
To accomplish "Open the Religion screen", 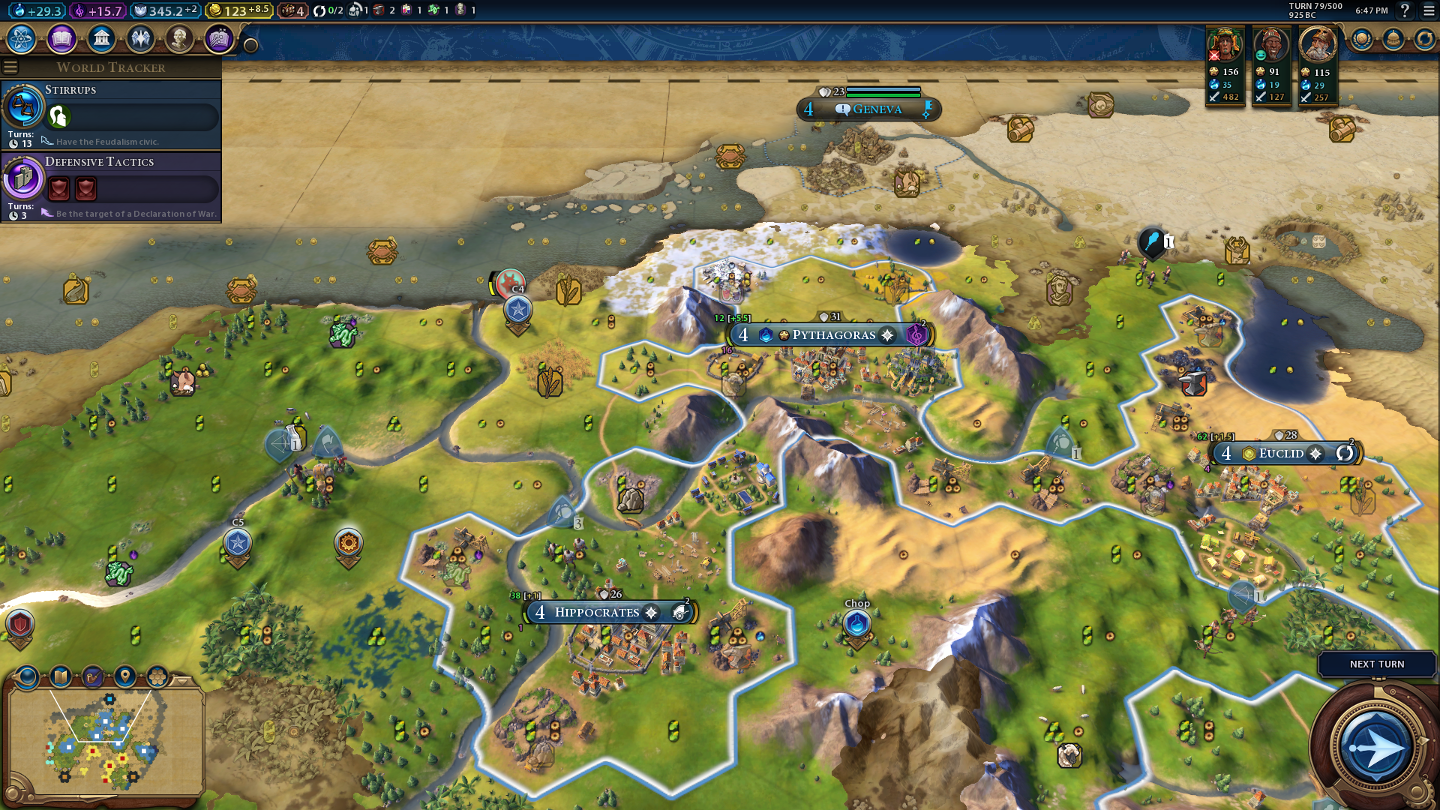I will (140, 39).
